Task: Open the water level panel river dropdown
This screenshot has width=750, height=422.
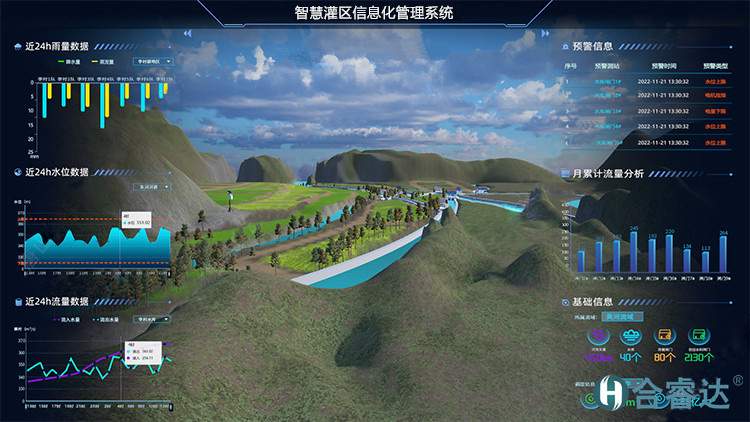Action: point(152,186)
